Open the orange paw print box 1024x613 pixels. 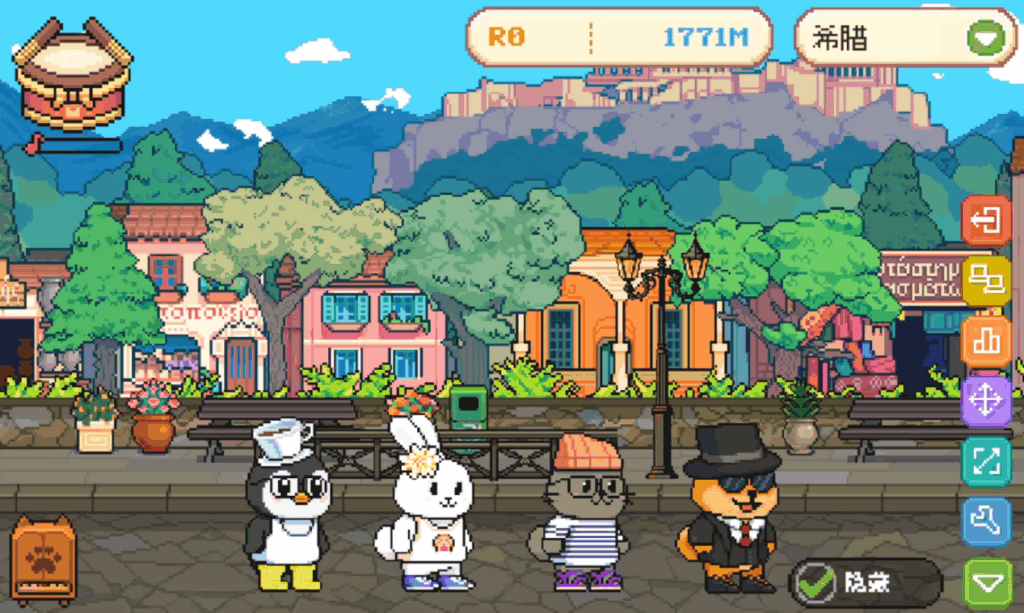click(44, 561)
